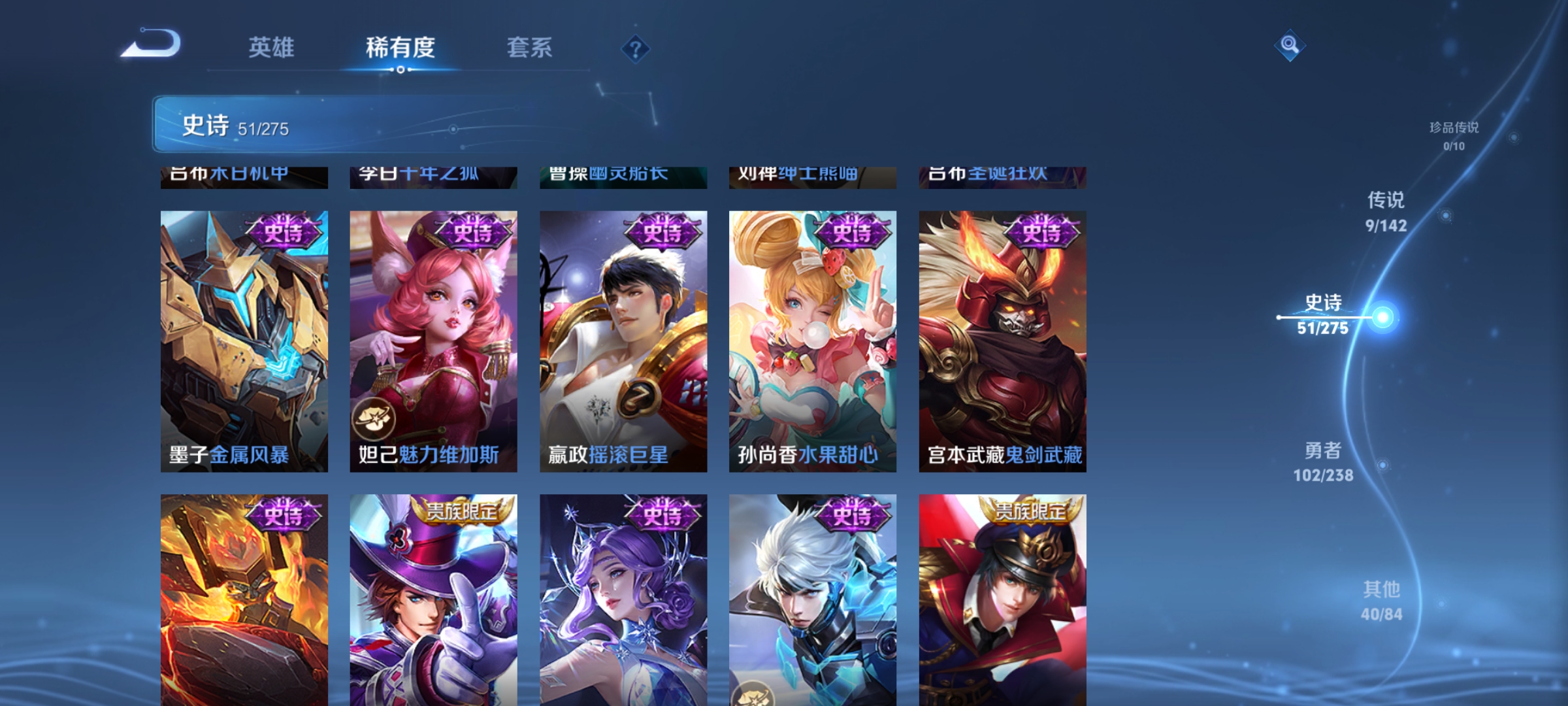Screen dimensions: 1568x706
Task: Click the 稀有度 tab label
Action: (401, 47)
